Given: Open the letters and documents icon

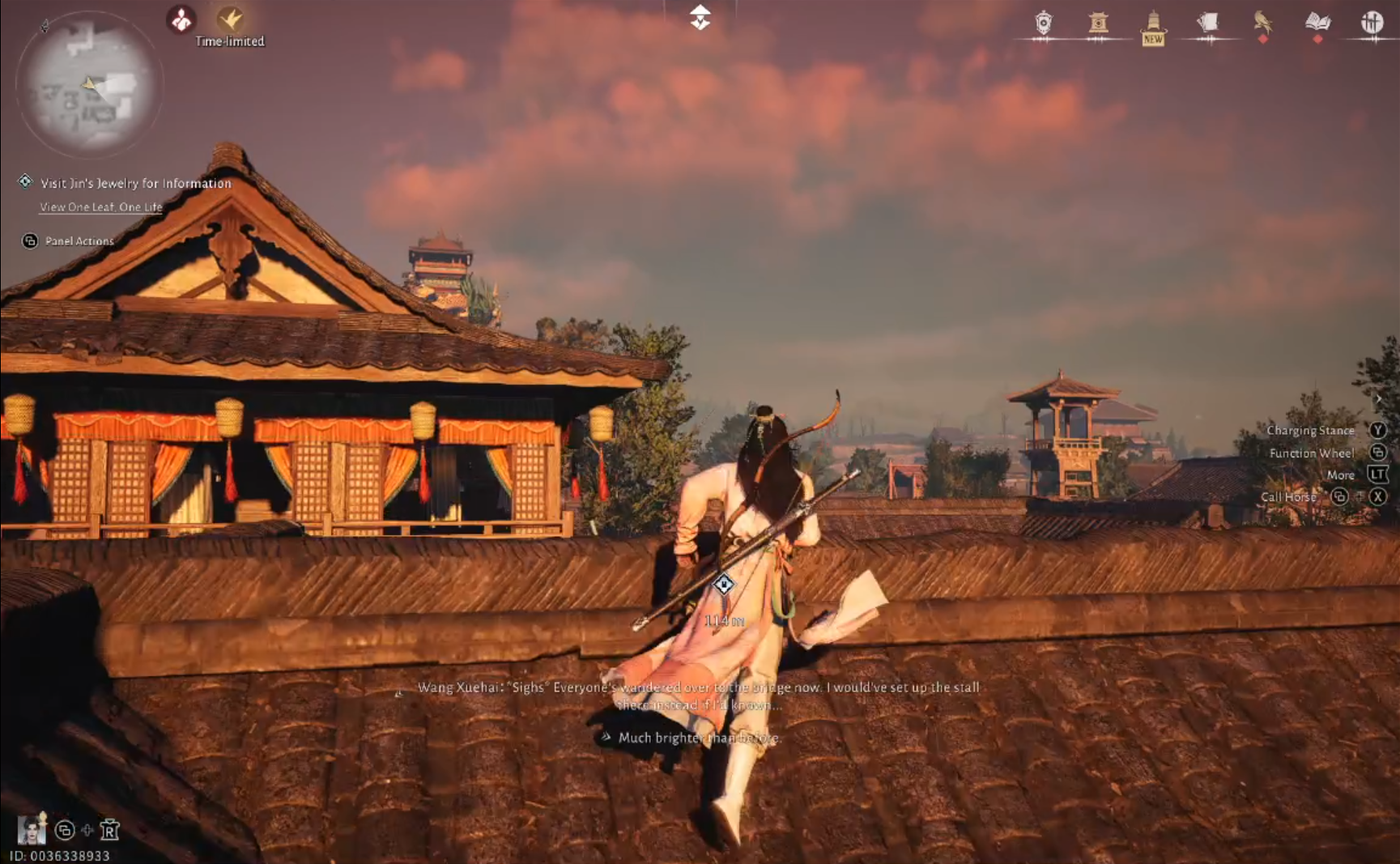Looking at the screenshot, I should [x=1208, y=23].
